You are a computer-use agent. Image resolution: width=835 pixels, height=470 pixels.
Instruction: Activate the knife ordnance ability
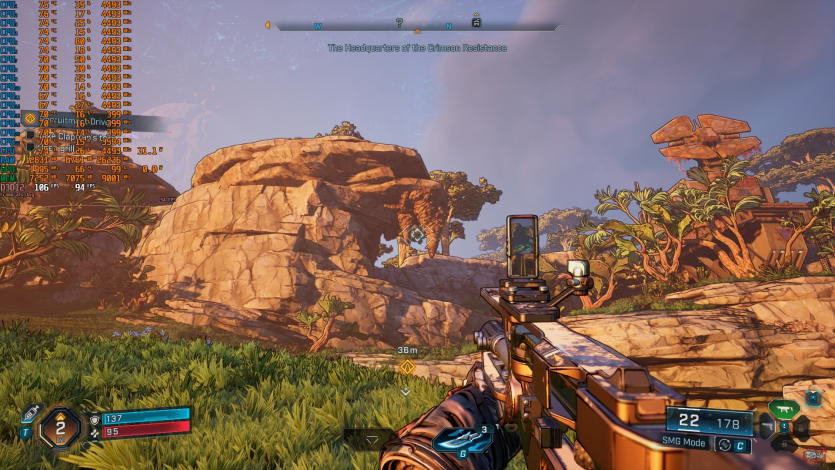point(461,440)
